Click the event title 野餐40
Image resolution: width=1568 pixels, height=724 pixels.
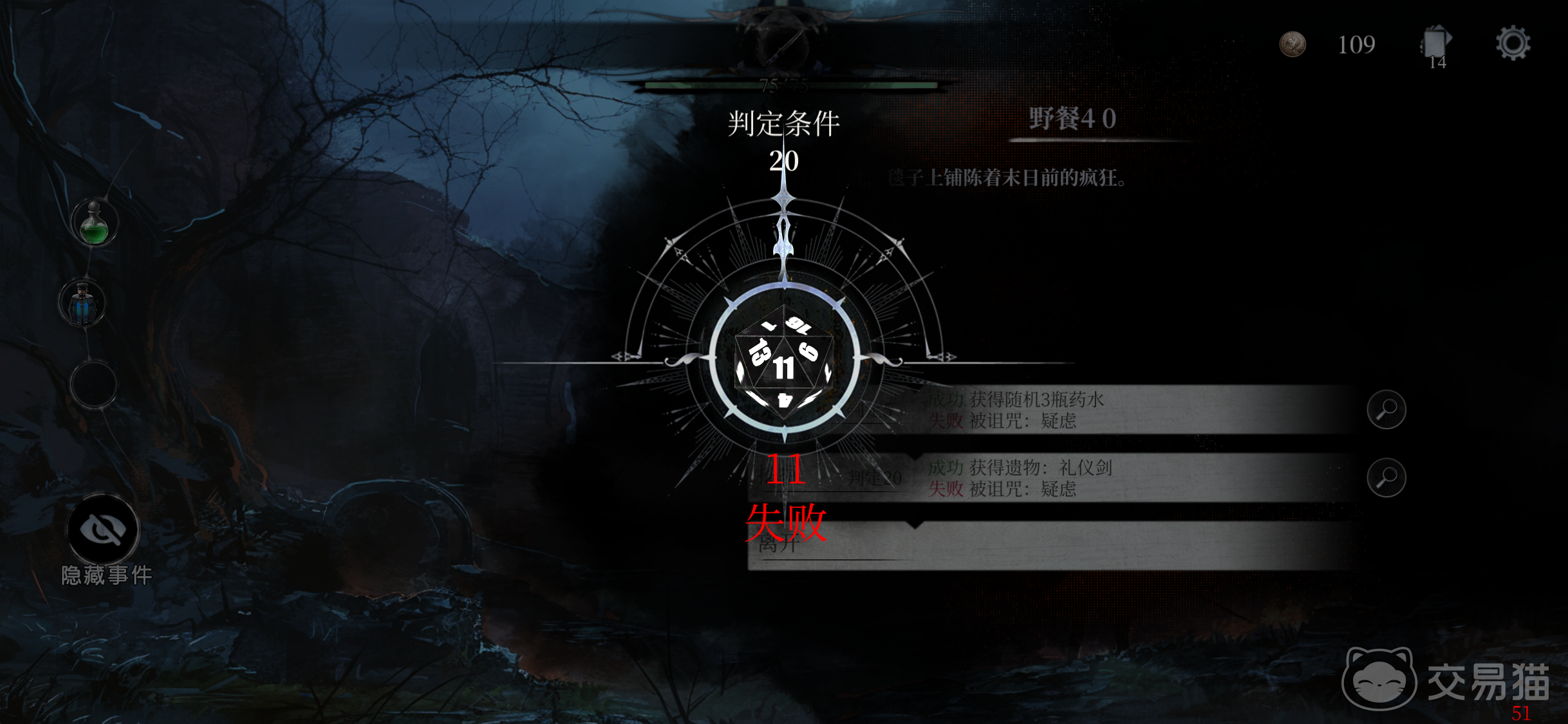click(x=1076, y=118)
